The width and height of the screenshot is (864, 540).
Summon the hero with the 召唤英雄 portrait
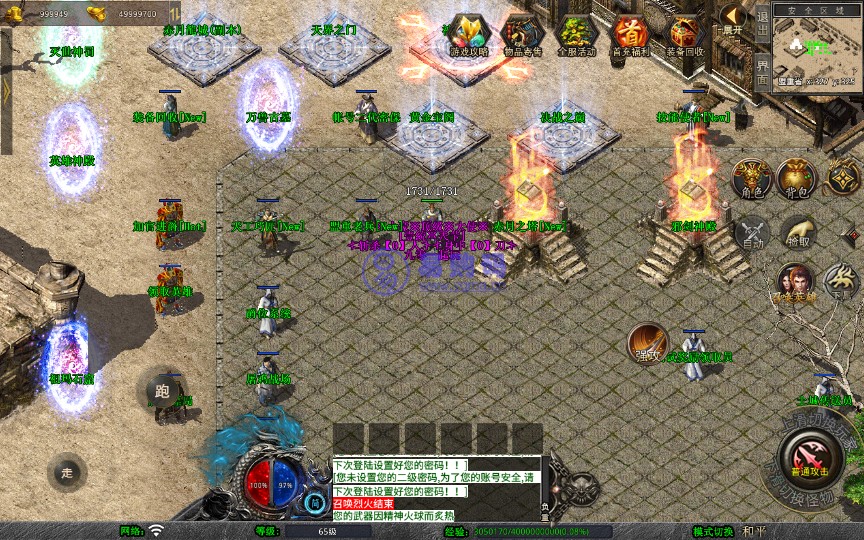[x=796, y=283]
